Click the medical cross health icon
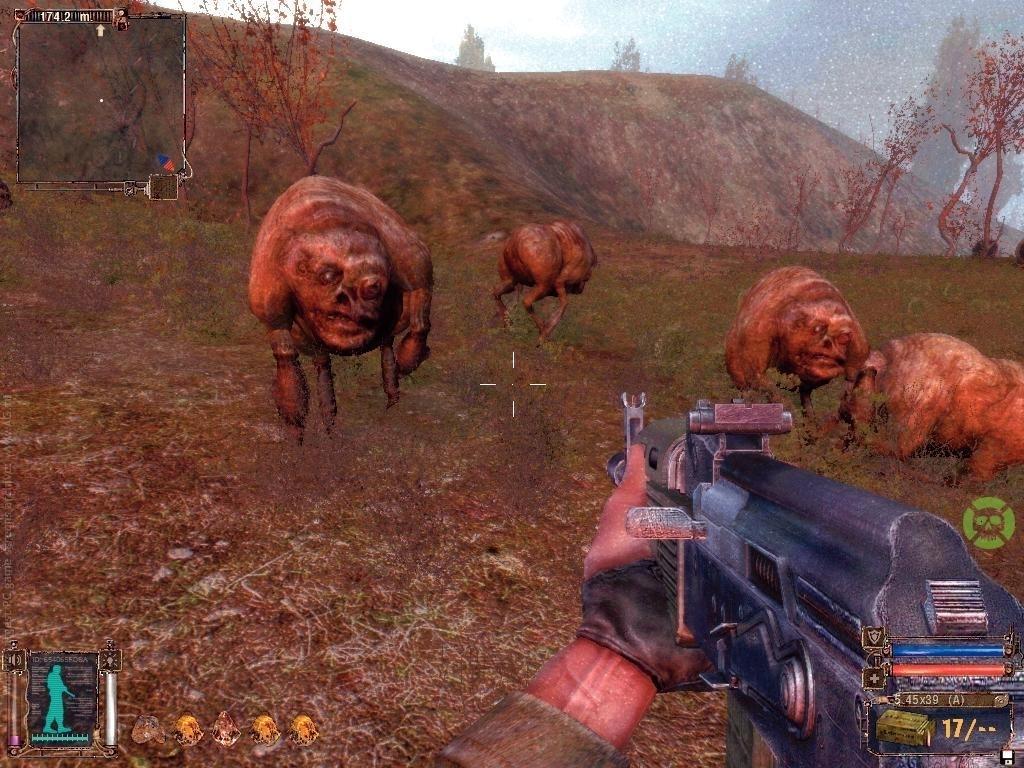 (876, 678)
